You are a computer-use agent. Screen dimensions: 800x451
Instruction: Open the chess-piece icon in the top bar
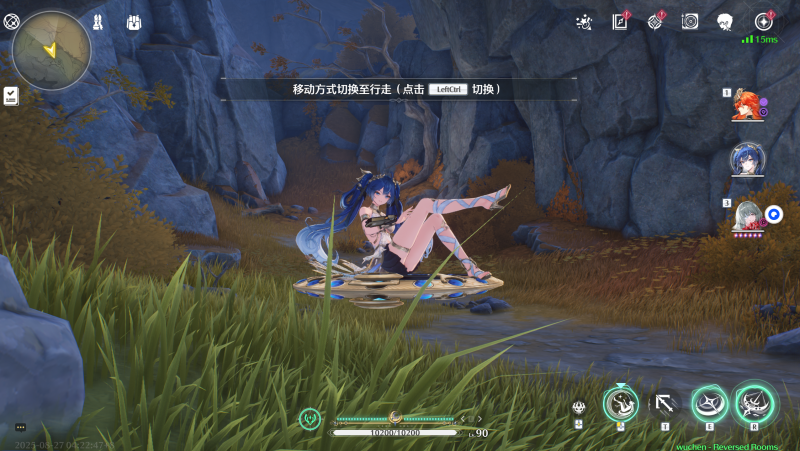[x=98, y=21]
